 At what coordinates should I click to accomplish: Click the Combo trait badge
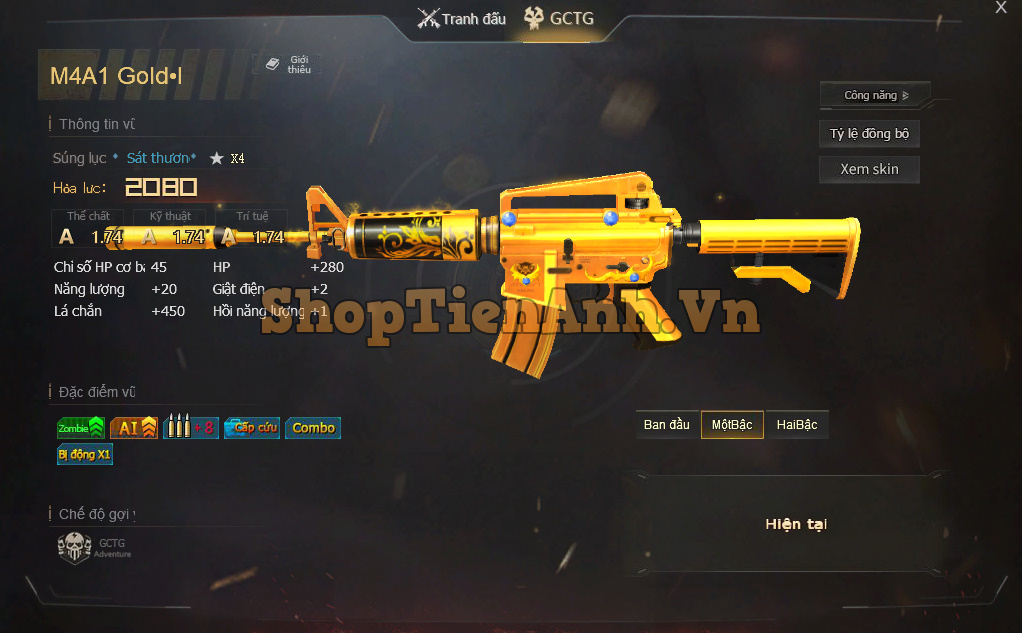coord(313,428)
